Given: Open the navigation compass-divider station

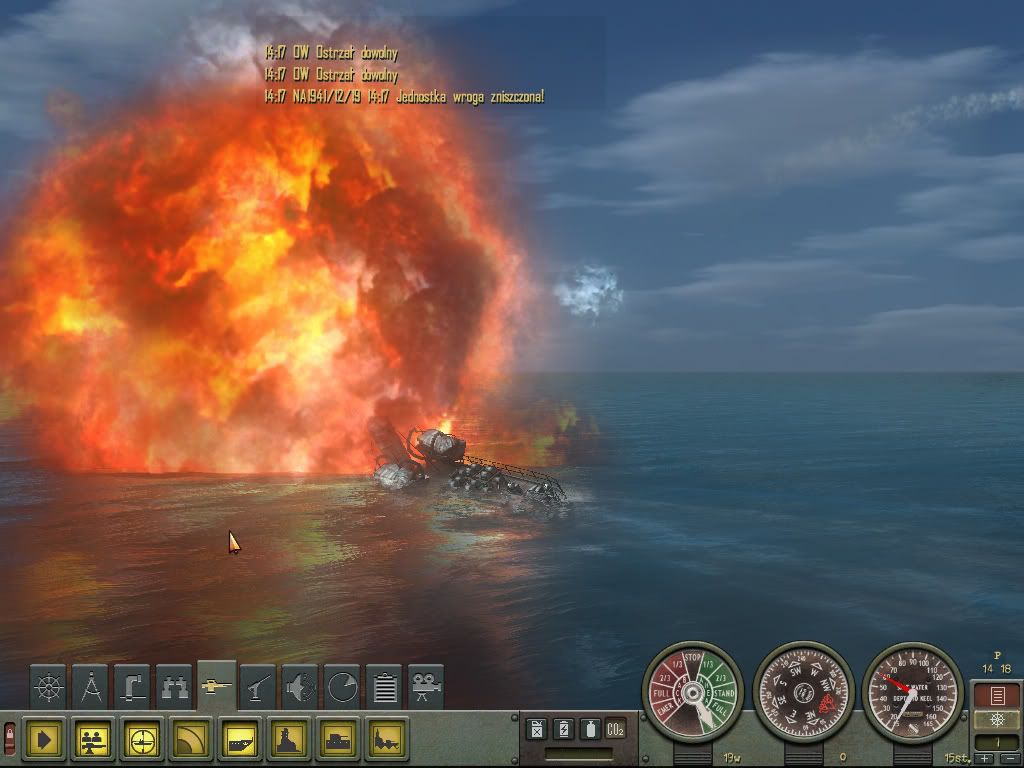Looking at the screenshot, I should [x=91, y=687].
